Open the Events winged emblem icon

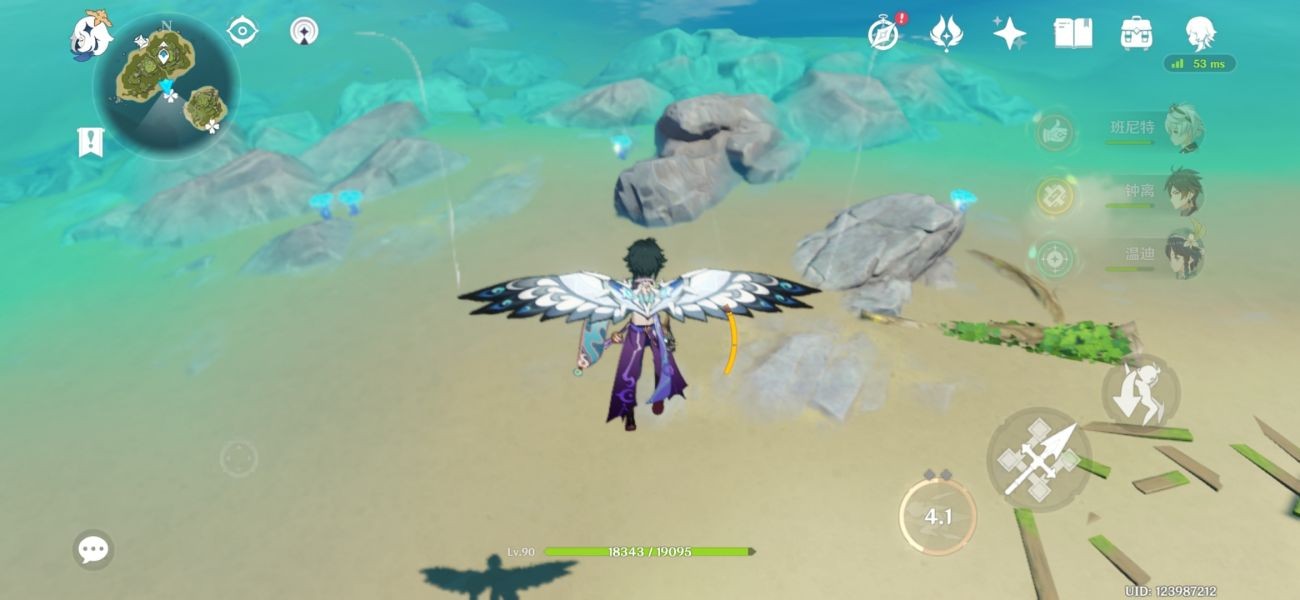(x=946, y=33)
